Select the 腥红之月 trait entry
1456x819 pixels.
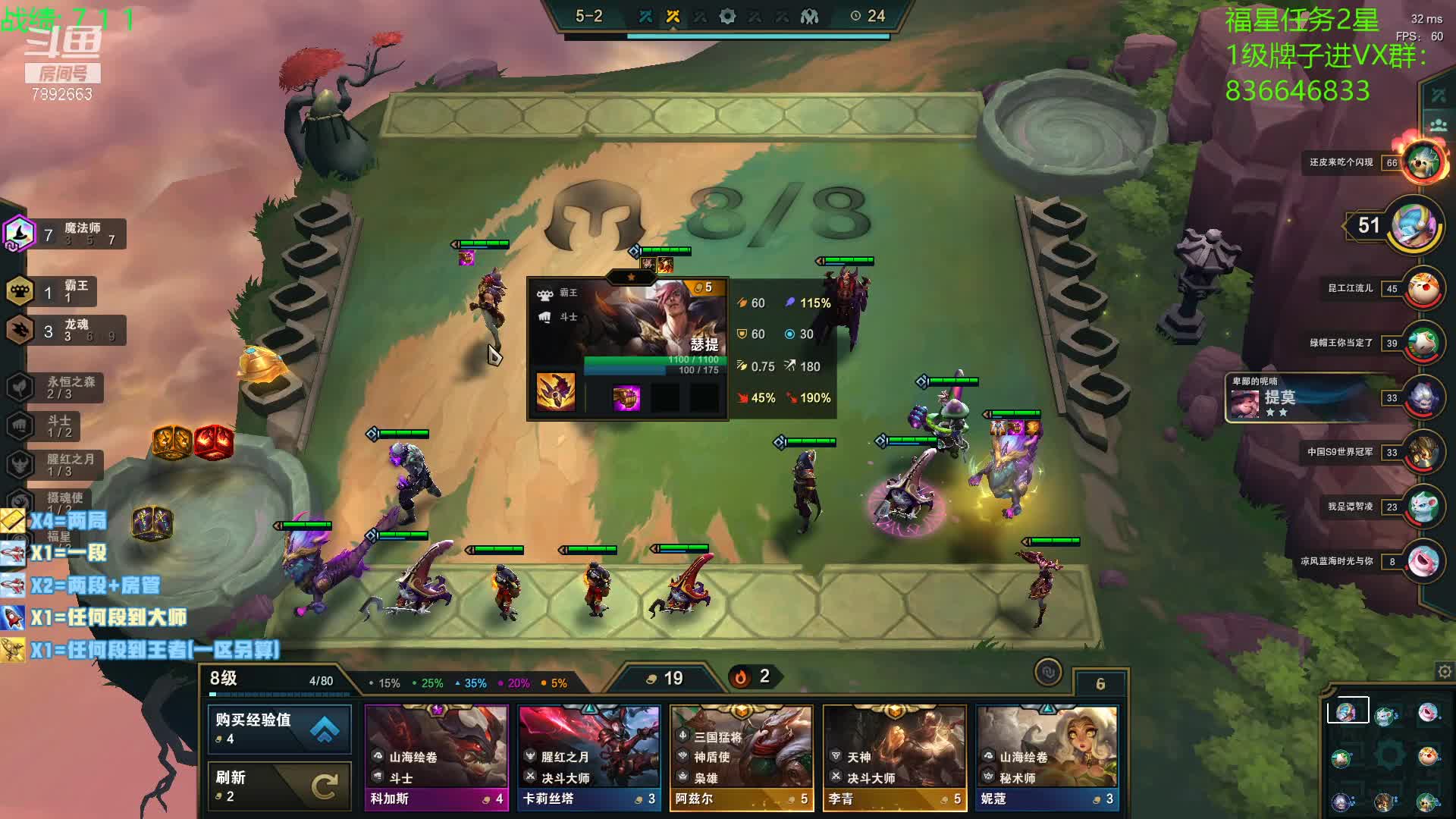pos(56,465)
